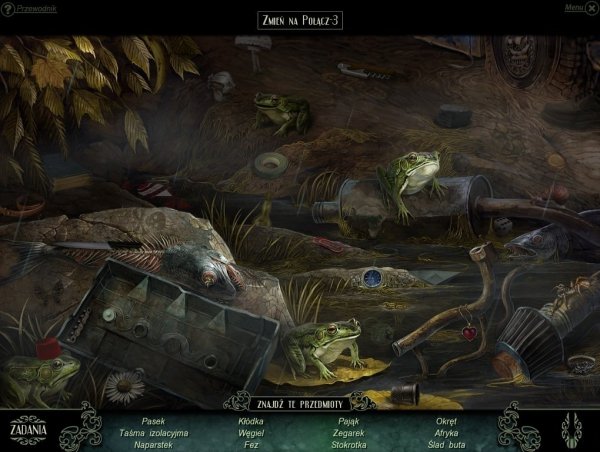Use the hint emblem icon
Viewport: 600px width, 452px height.
pyautogui.click(x=573, y=427)
